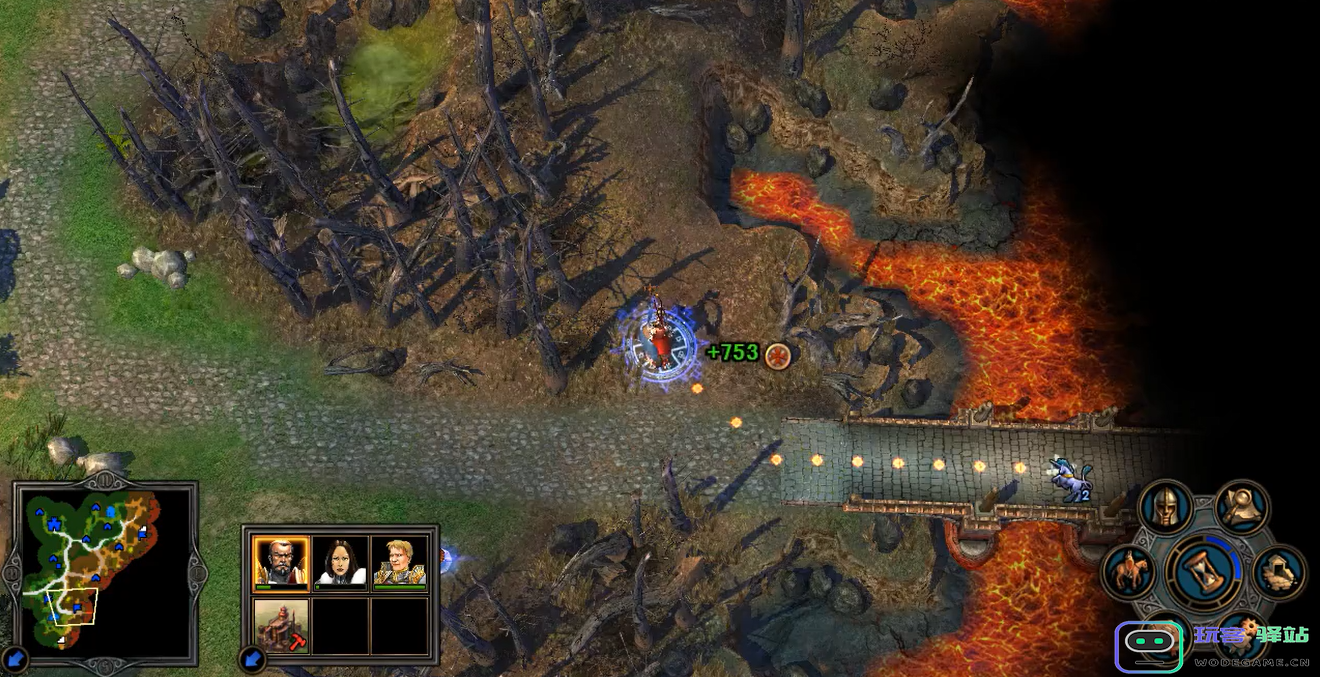Collapse the hero panel with blue arrow
Viewport: 1320px width, 677px height.
252,658
